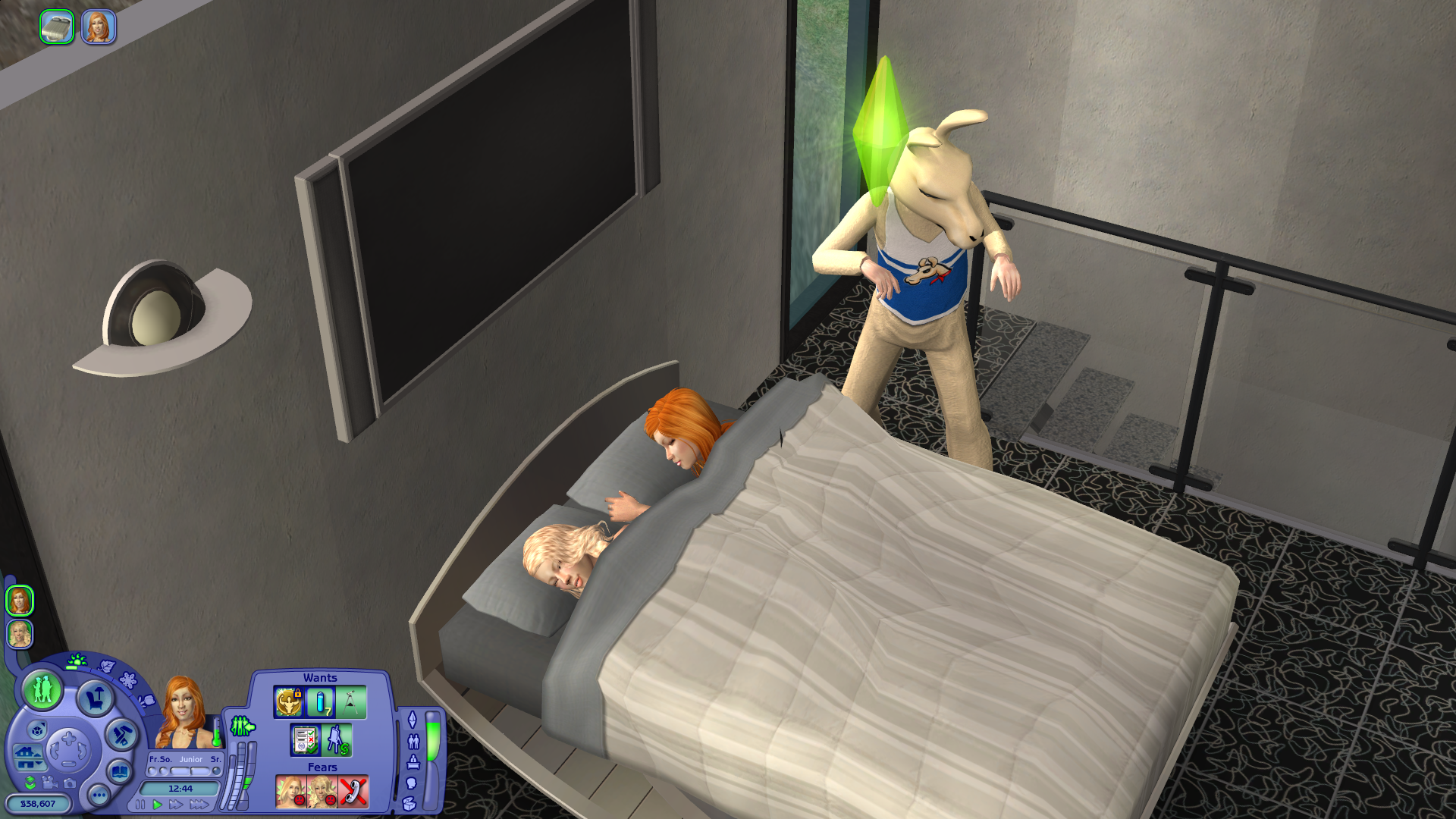Switch to the blonde Sim portrait
The width and height of the screenshot is (1456, 819).
coord(20,634)
